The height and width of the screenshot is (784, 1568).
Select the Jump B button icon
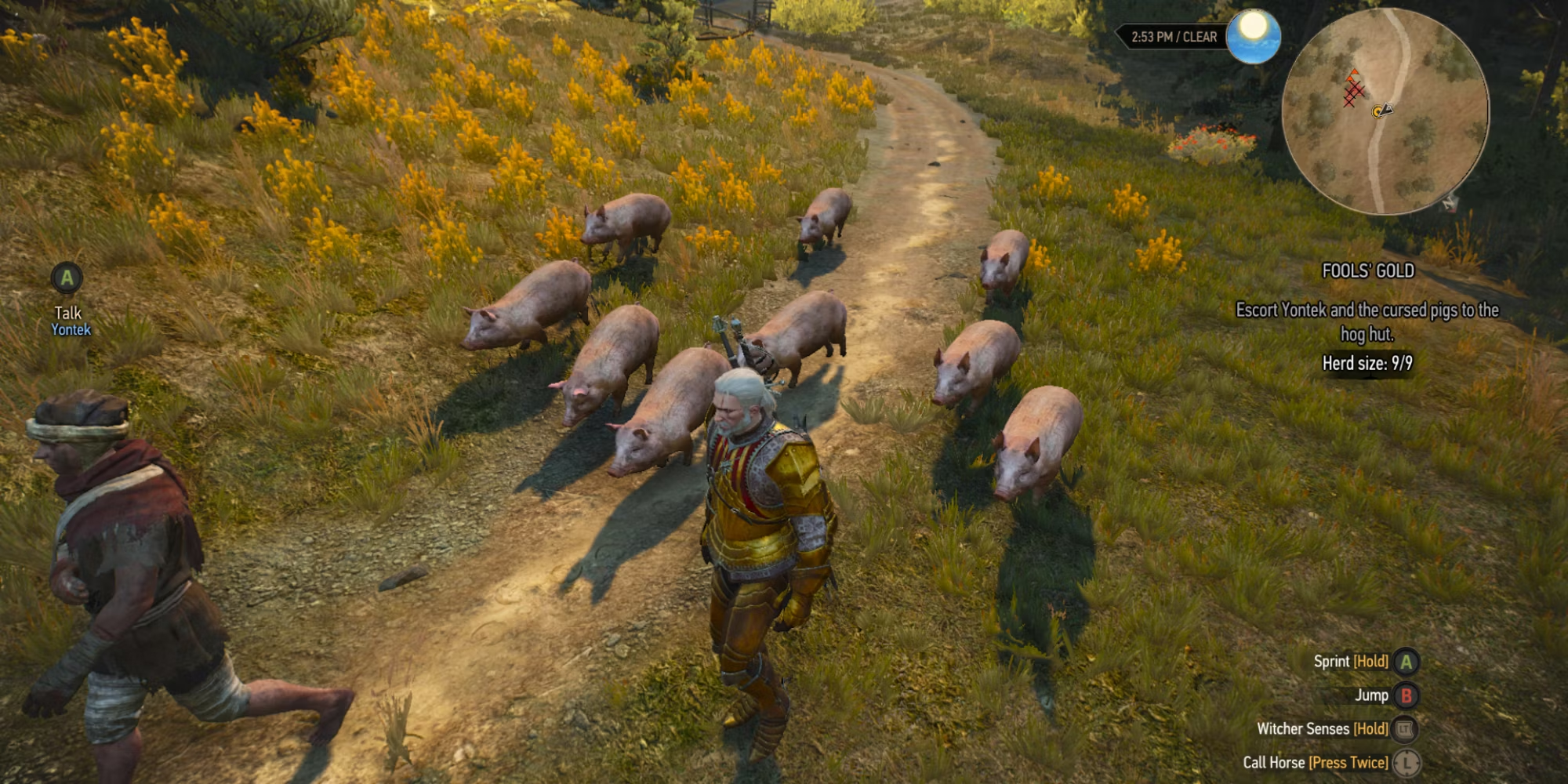(1407, 695)
